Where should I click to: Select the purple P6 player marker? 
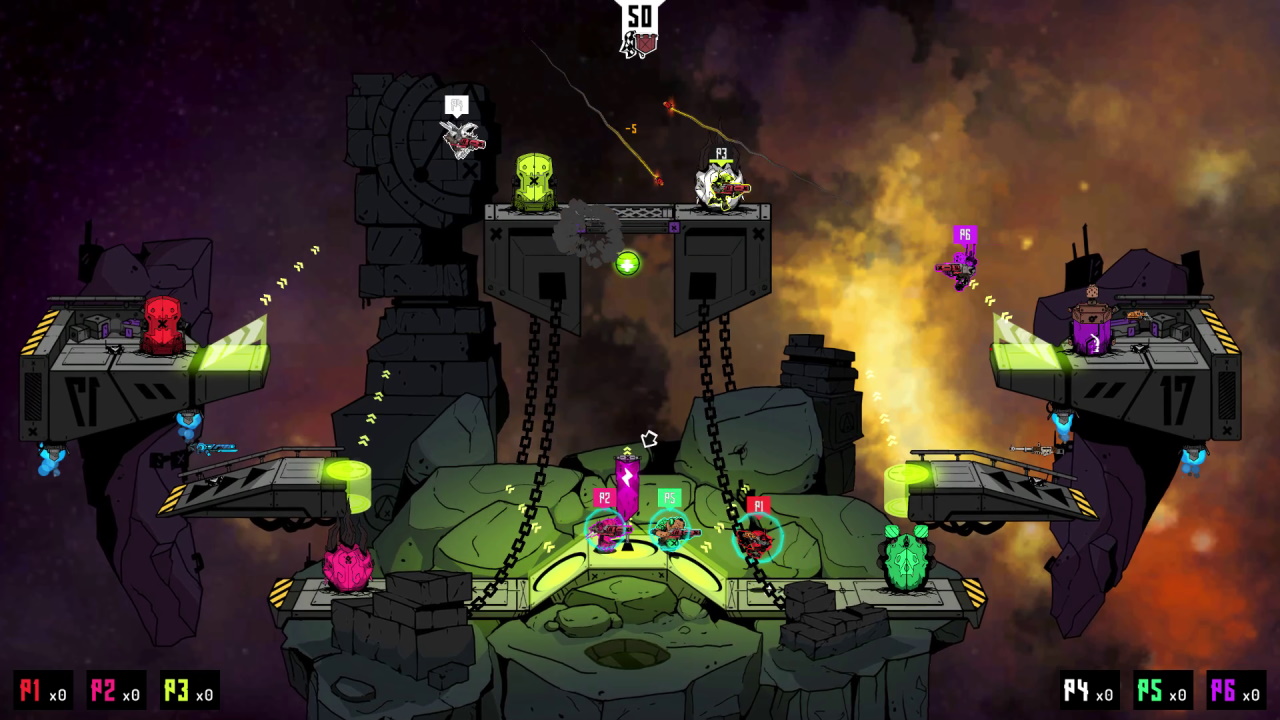coord(963,234)
